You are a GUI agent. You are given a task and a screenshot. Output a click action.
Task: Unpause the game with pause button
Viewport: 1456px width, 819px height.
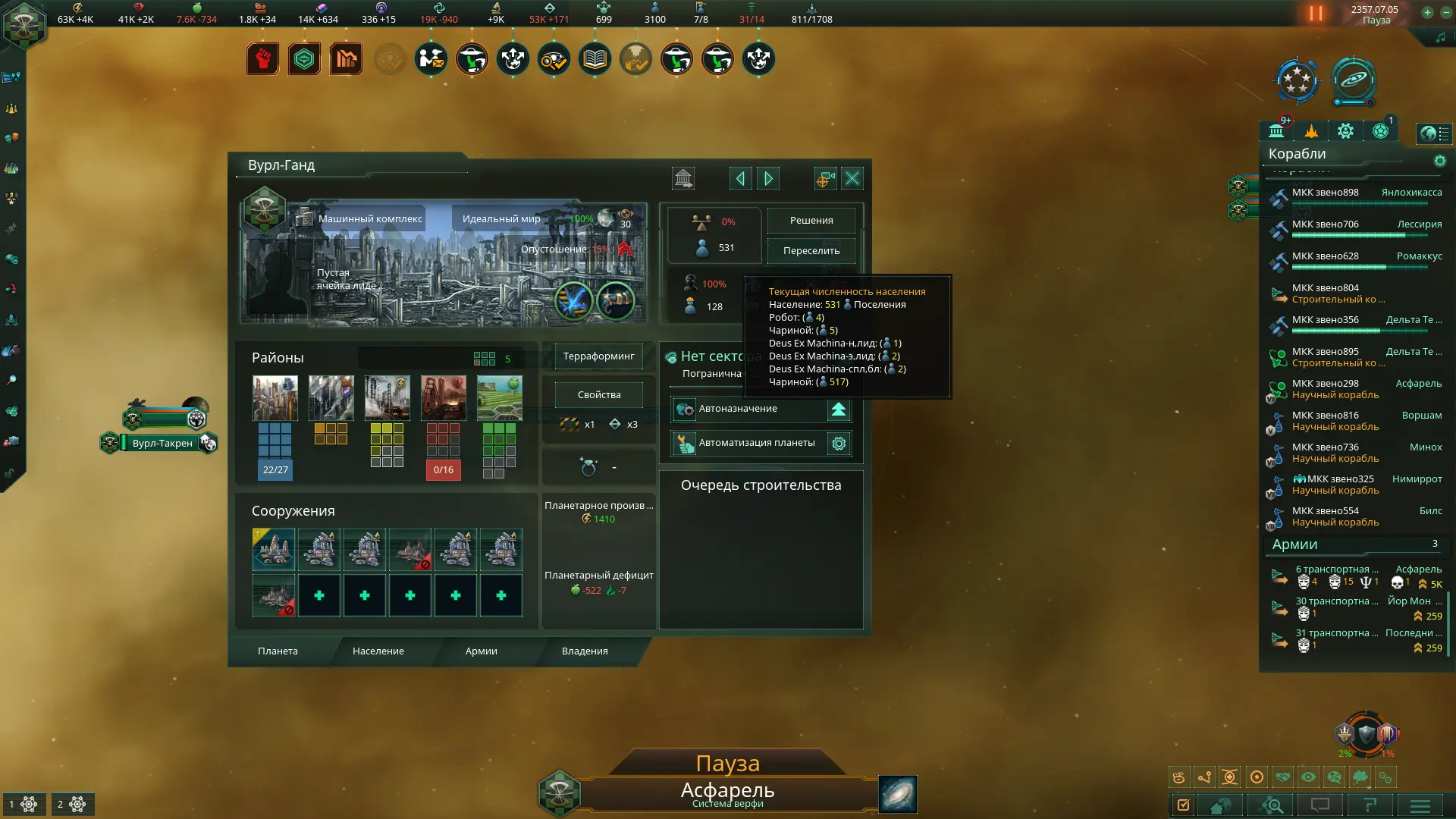(1316, 14)
